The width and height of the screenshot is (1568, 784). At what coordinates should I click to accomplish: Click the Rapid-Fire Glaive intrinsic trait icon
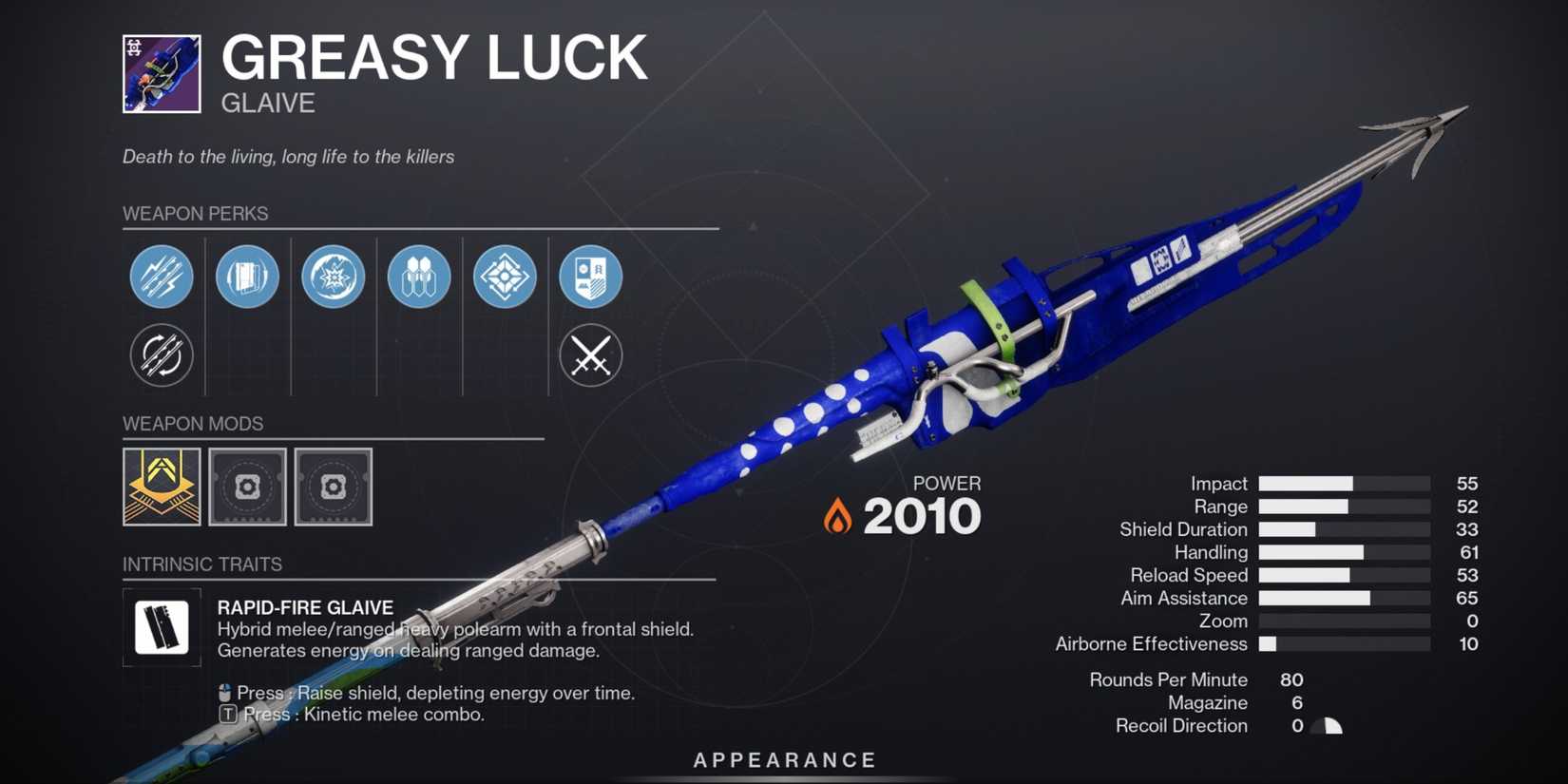coord(162,627)
